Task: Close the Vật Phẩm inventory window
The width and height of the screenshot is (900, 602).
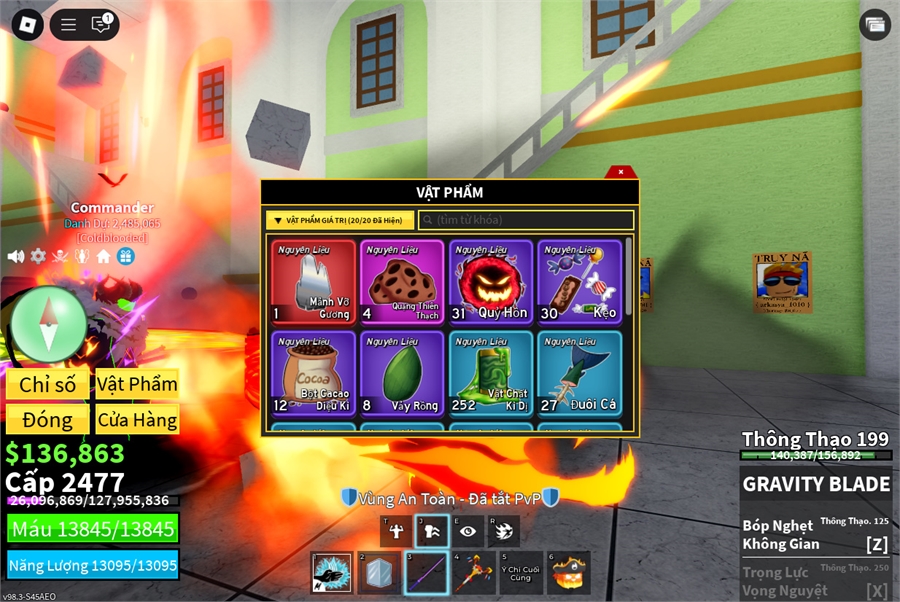Action: (x=621, y=172)
